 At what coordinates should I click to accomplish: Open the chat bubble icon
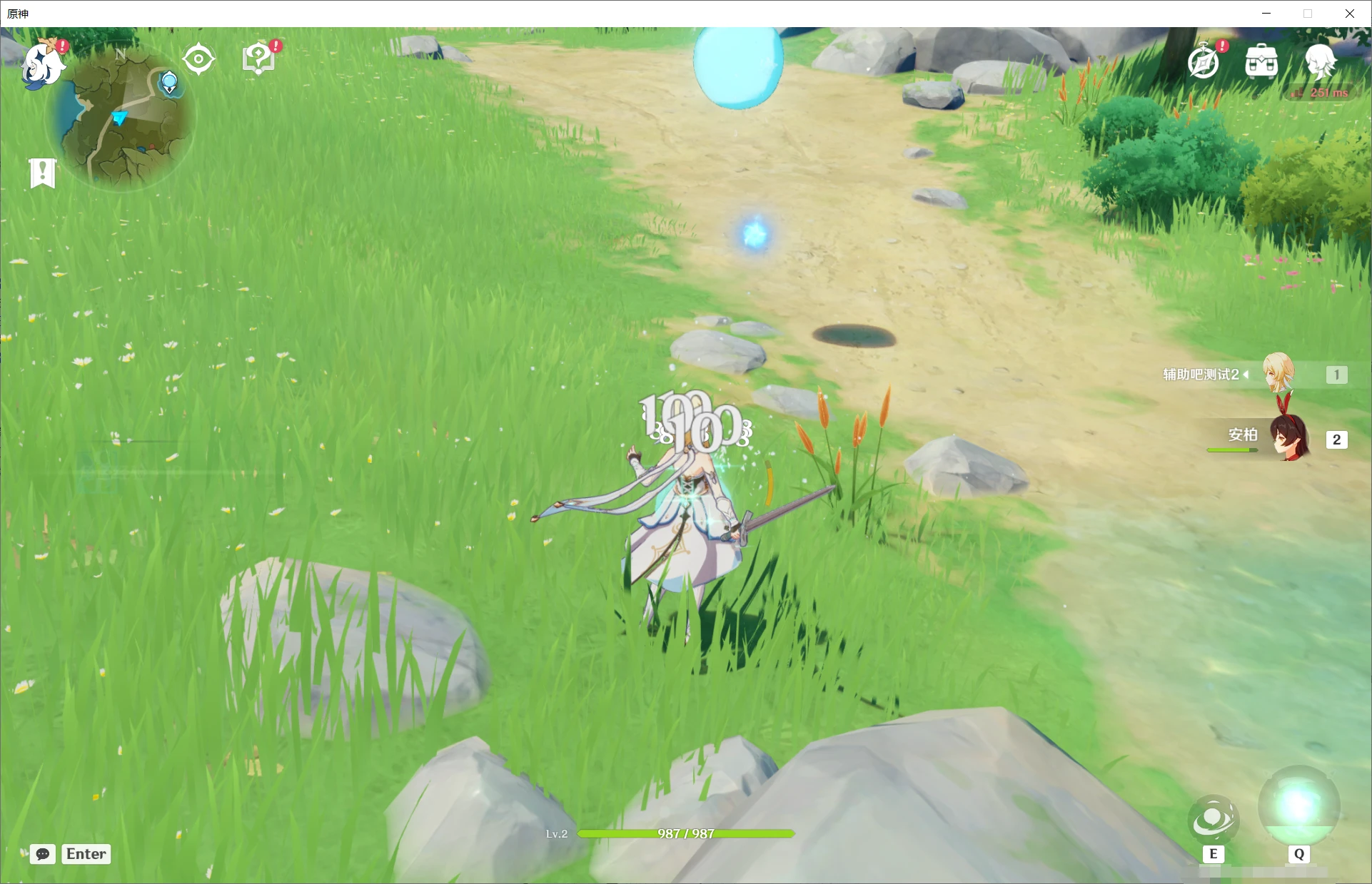[42, 854]
